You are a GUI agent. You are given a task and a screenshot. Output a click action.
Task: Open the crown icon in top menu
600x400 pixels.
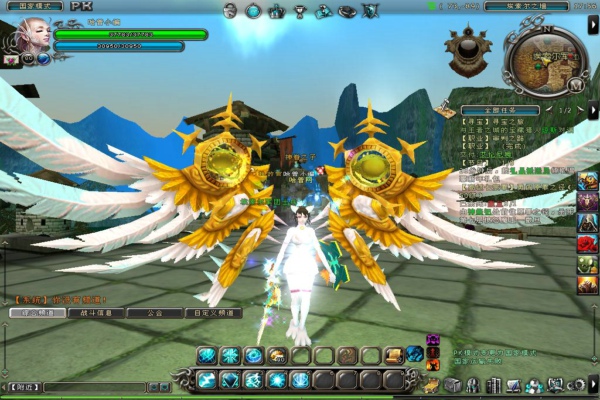276,11
